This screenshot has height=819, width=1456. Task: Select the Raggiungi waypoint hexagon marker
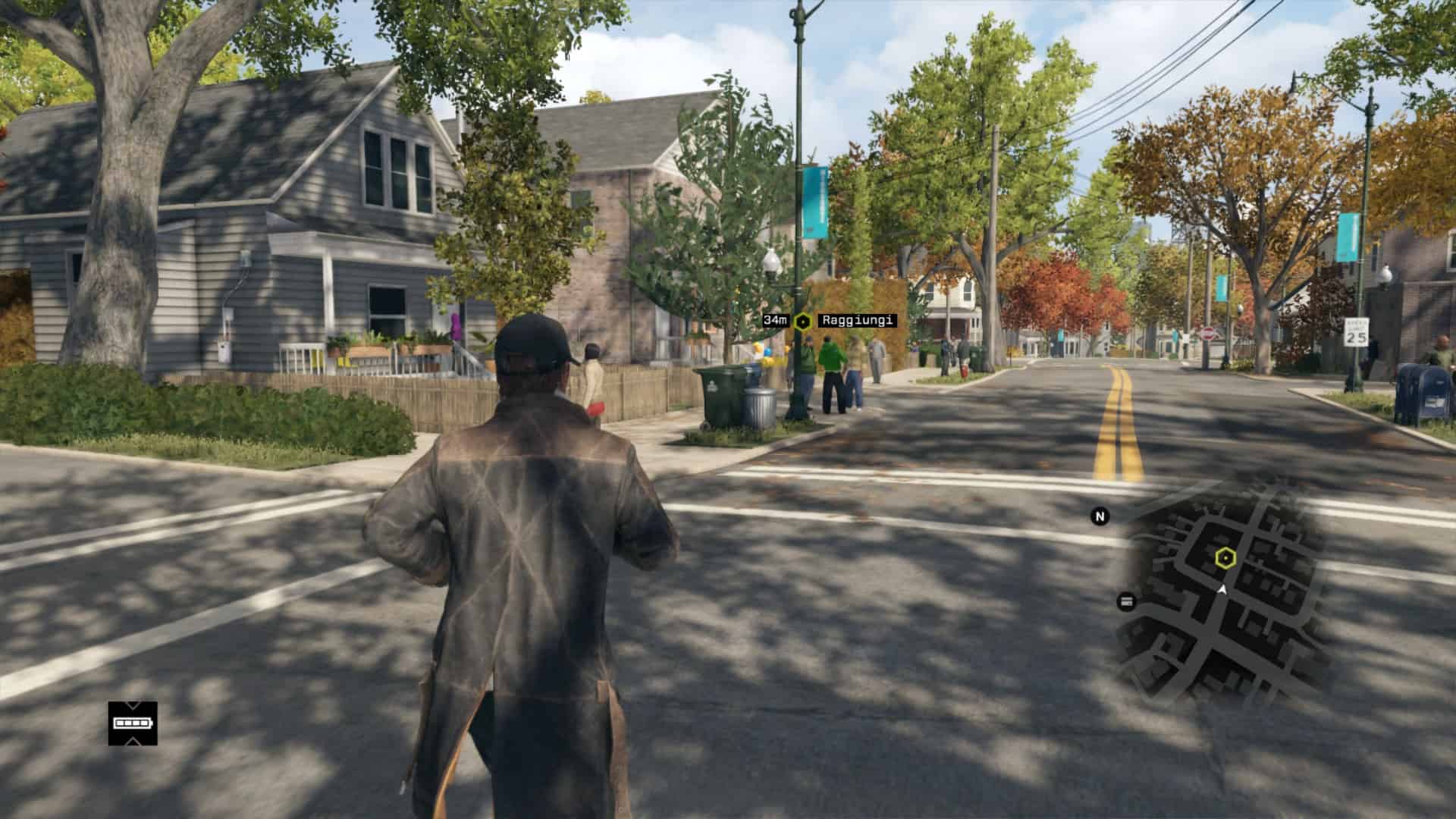click(x=802, y=322)
